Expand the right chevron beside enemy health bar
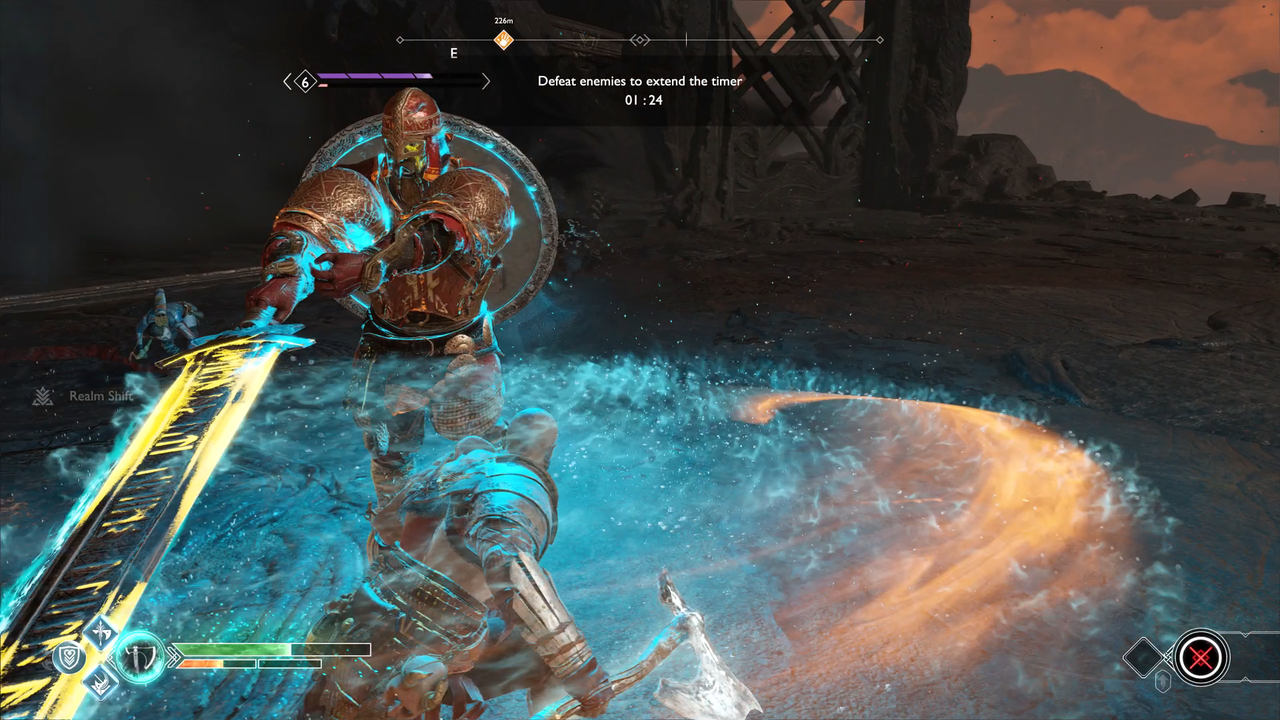 486,81
